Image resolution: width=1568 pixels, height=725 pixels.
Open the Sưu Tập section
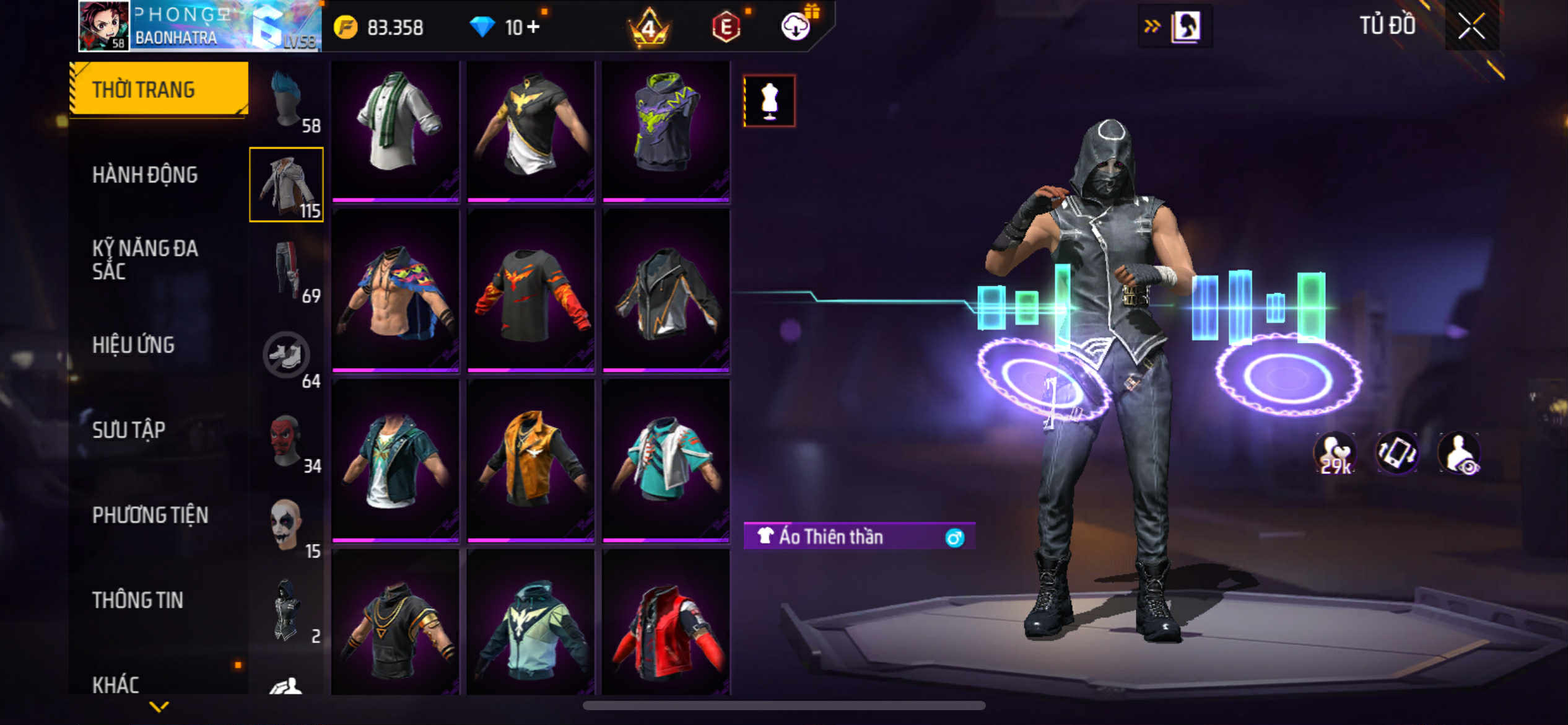pyautogui.click(x=129, y=429)
